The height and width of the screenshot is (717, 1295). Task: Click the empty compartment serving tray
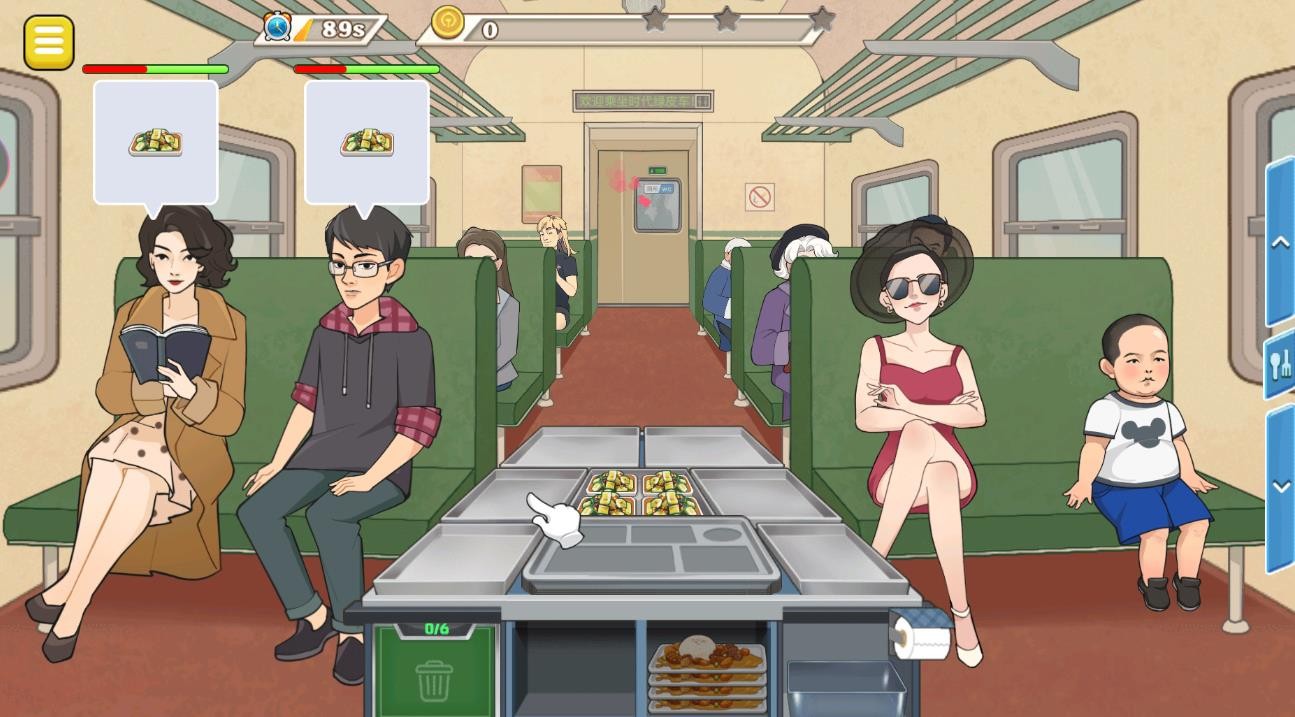tap(652, 552)
